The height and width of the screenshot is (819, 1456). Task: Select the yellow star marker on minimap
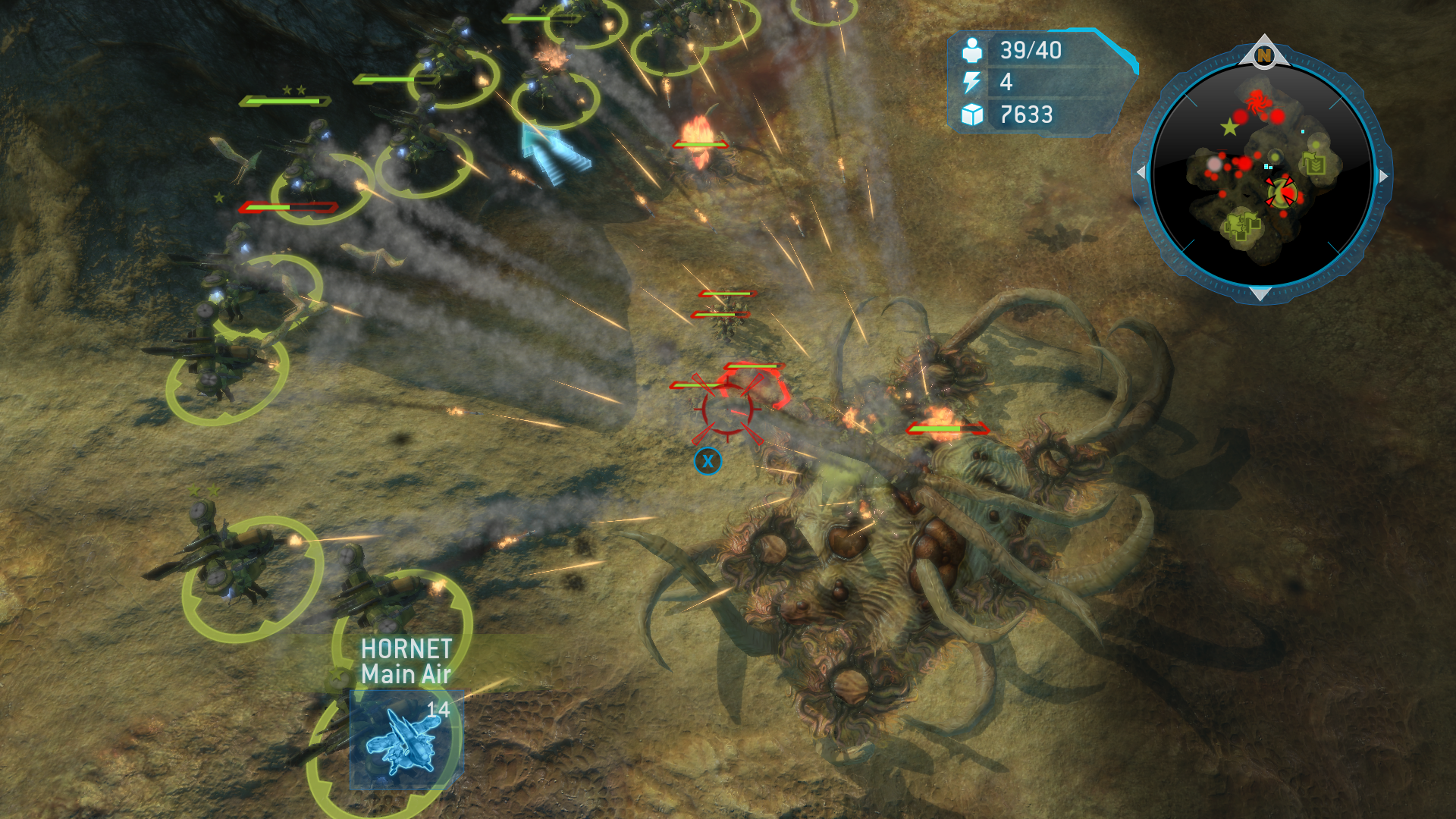(1229, 127)
